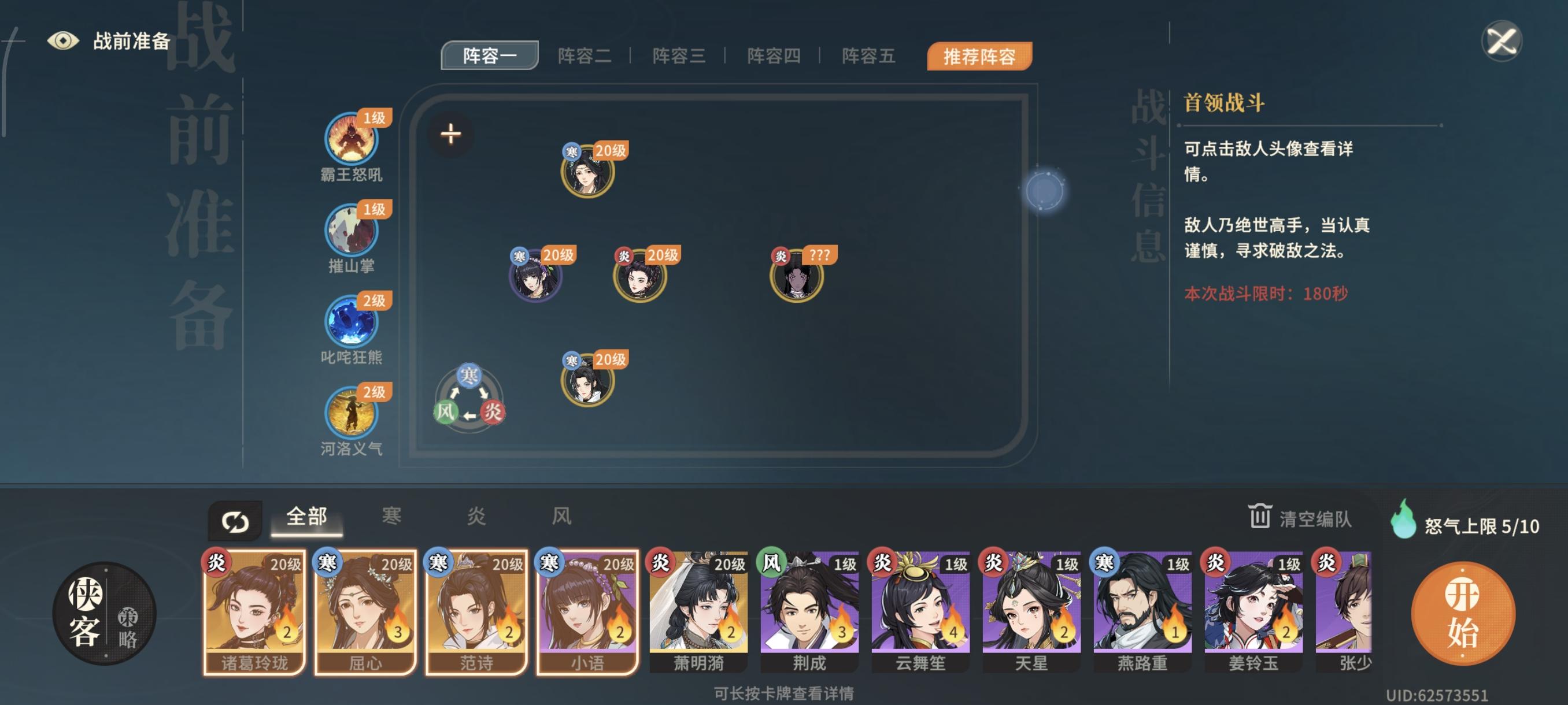Click the refresh icon beside the card filters
The image size is (1568, 705).
(x=236, y=519)
